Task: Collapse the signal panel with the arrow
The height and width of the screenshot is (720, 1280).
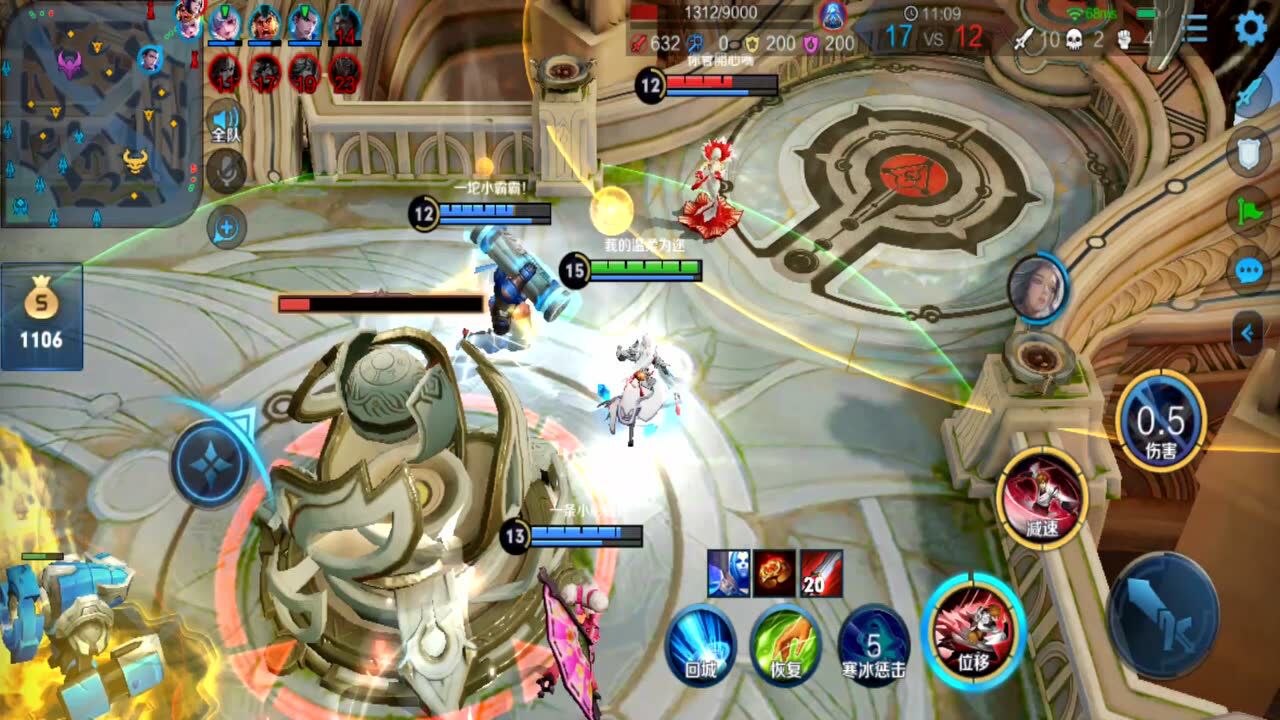Action: 1248,333
